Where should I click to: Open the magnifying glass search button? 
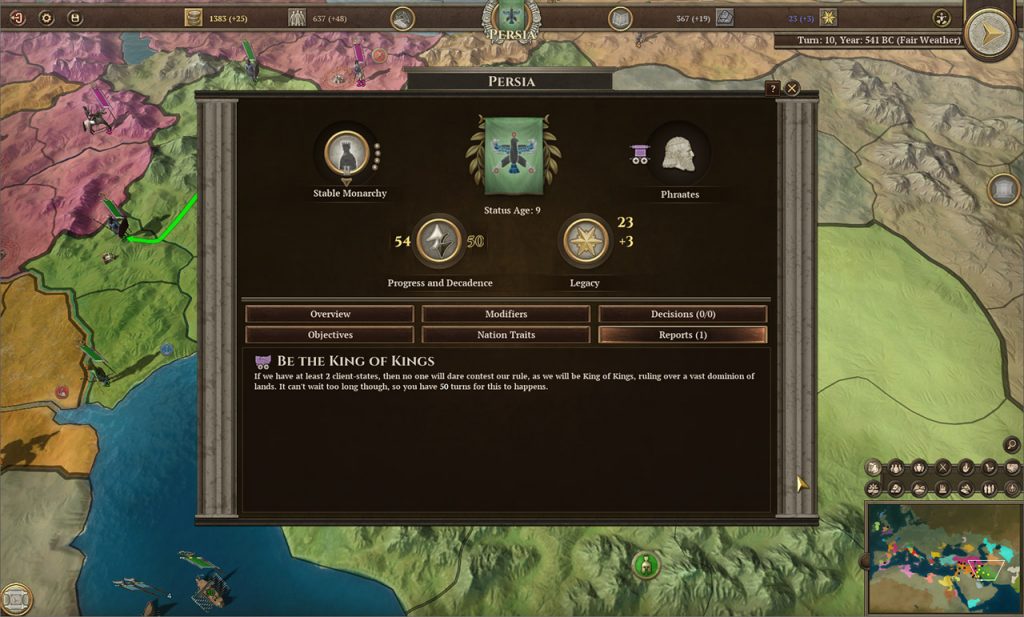click(x=1011, y=445)
